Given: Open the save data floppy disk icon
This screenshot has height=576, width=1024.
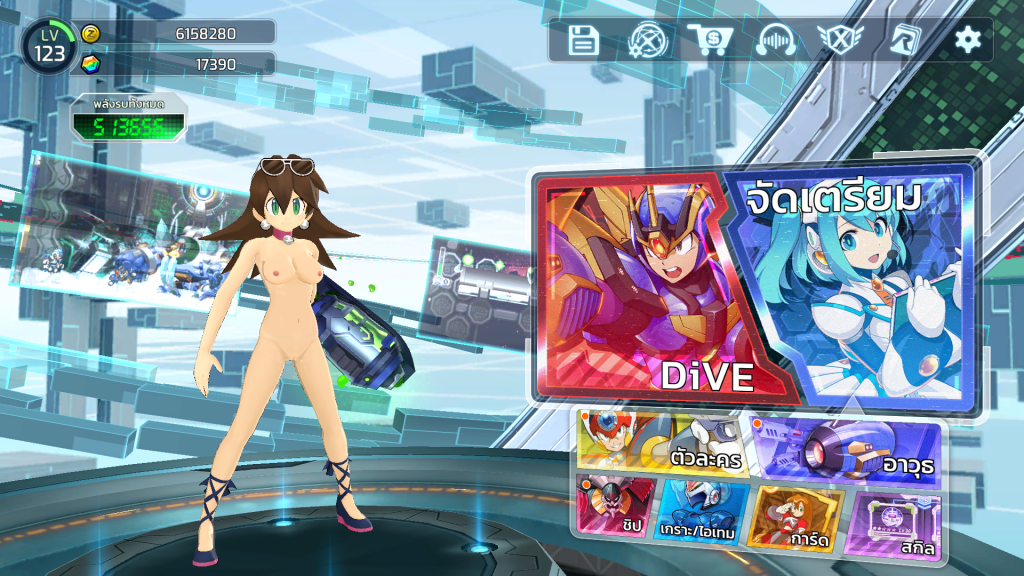Looking at the screenshot, I should [583, 40].
